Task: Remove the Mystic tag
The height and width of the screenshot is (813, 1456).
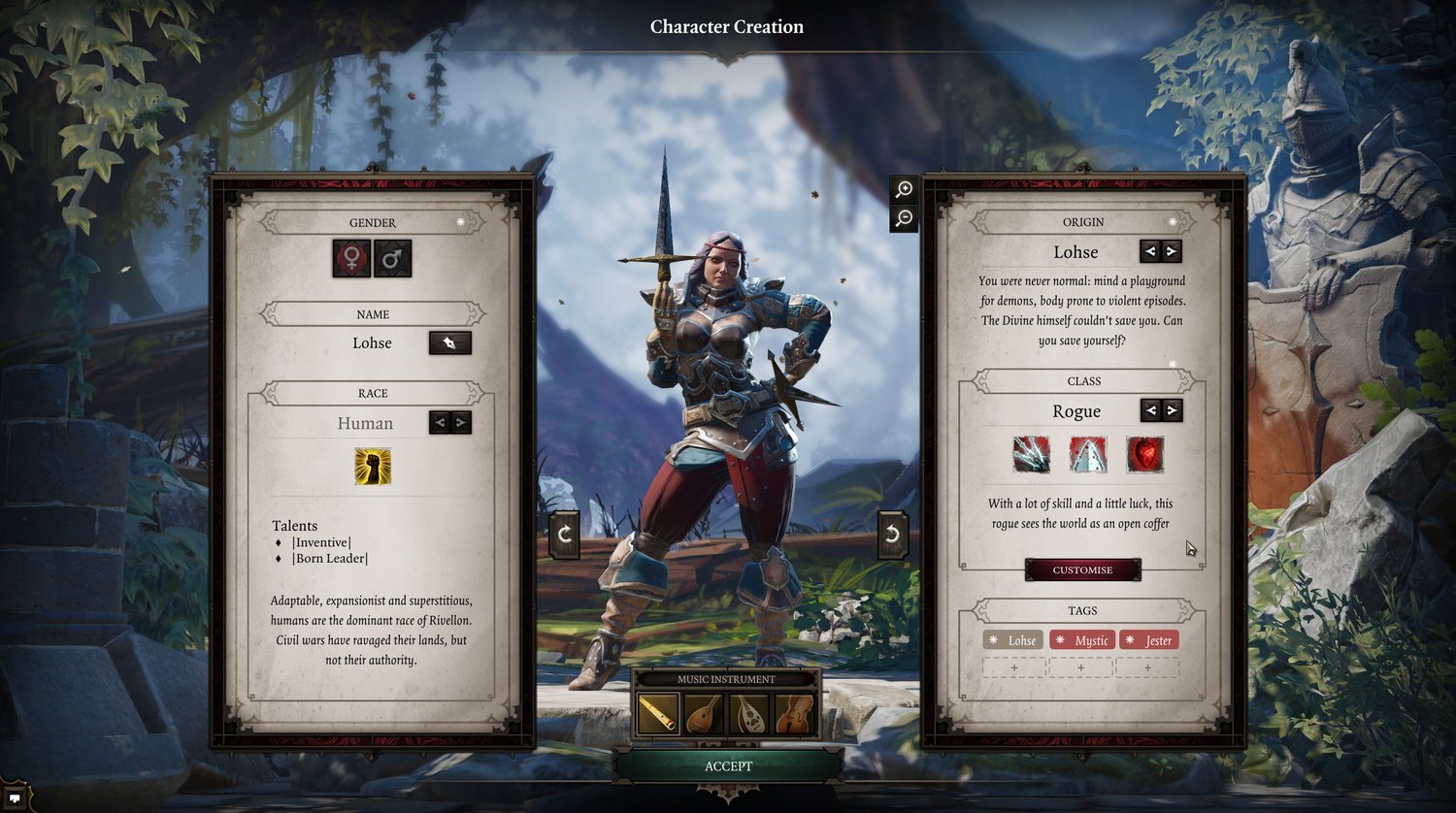Action: click(x=1083, y=640)
